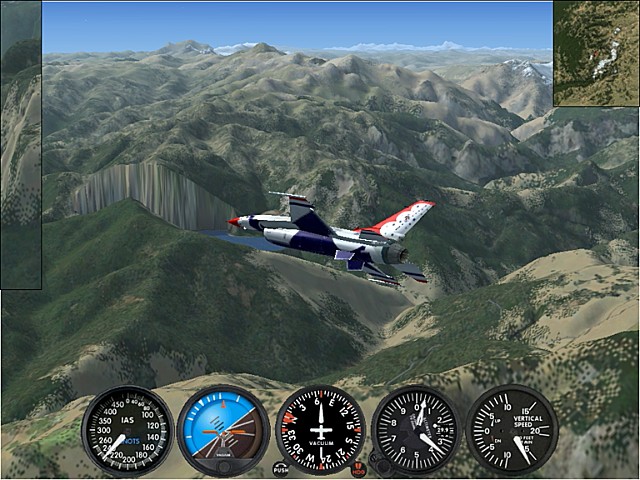Screen dimensions: 640x480
Task: Select the side-view inset panel
Action: tap(21, 145)
